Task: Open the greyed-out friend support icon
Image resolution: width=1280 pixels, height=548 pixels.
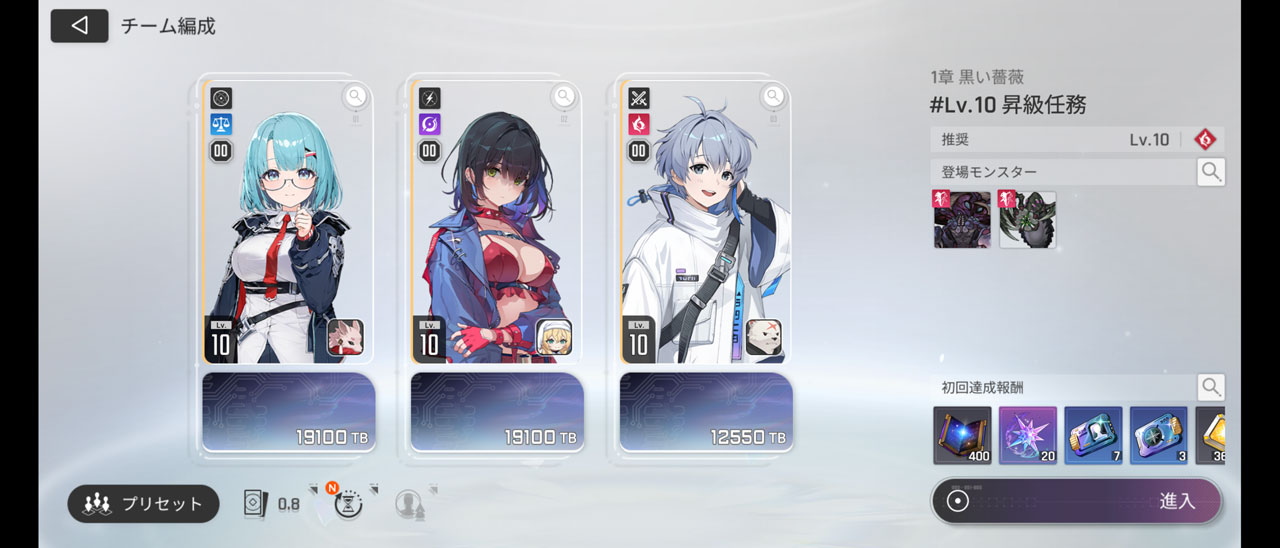Action: (408, 503)
